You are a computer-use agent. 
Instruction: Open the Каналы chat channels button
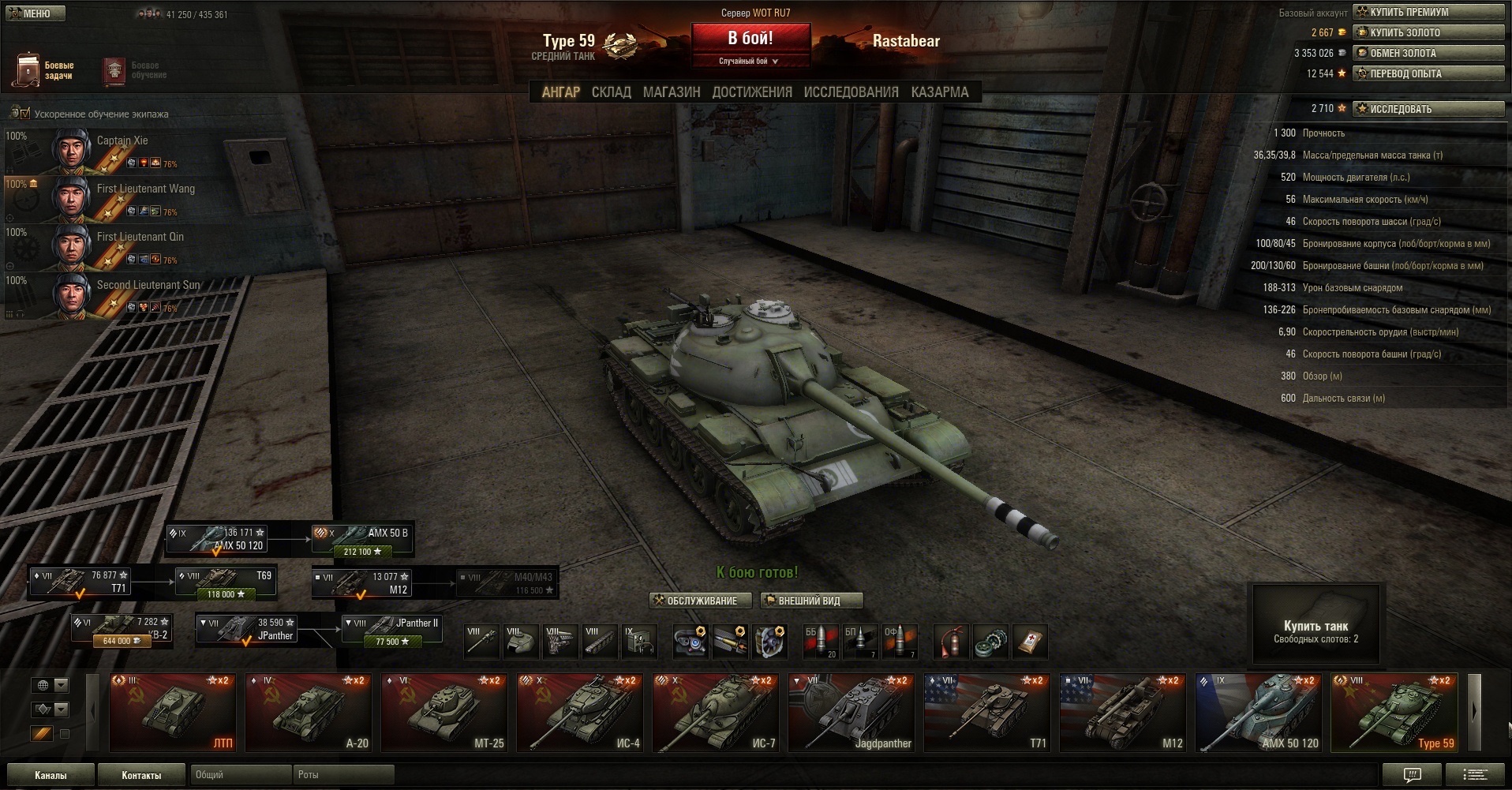(x=51, y=775)
